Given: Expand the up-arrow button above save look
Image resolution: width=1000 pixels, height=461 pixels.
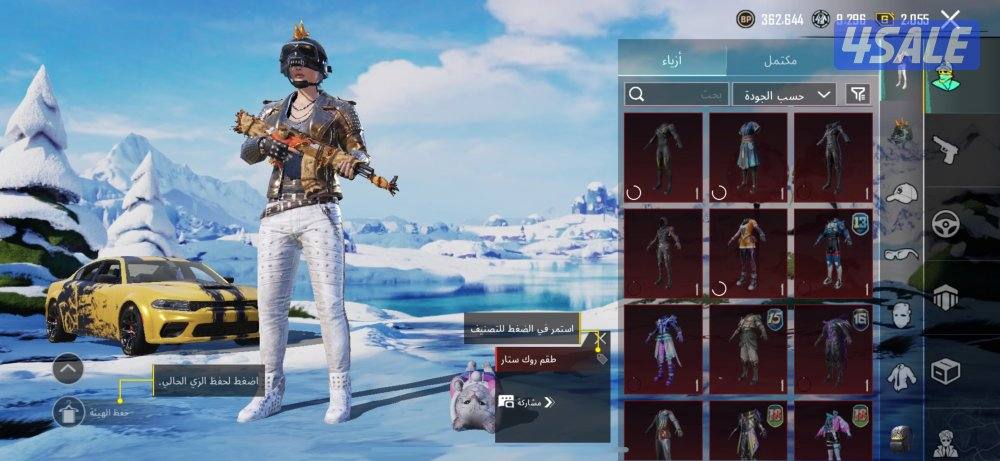Looking at the screenshot, I should click(x=68, y=368).
